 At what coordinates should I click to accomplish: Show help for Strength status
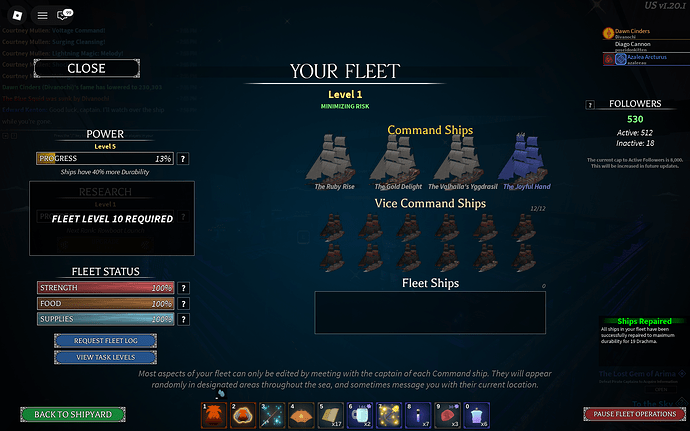(x=182, y=288)
